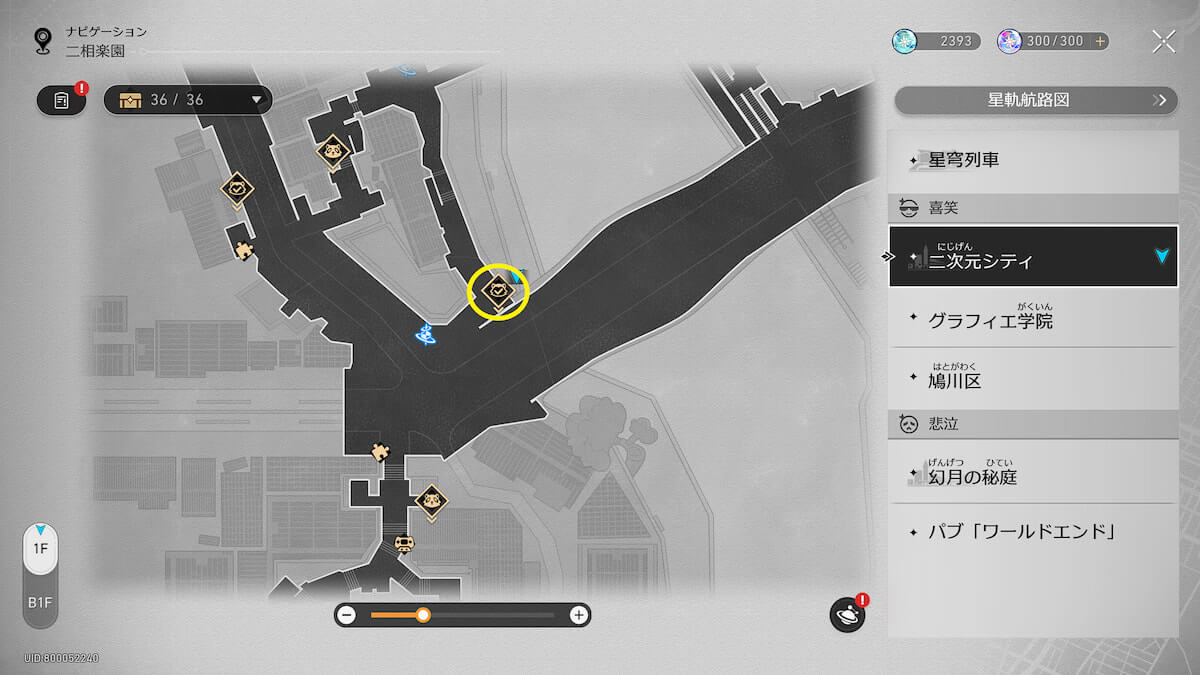Select the yellow-circled map marker
1200x675 pixels.
pos(498,292)
